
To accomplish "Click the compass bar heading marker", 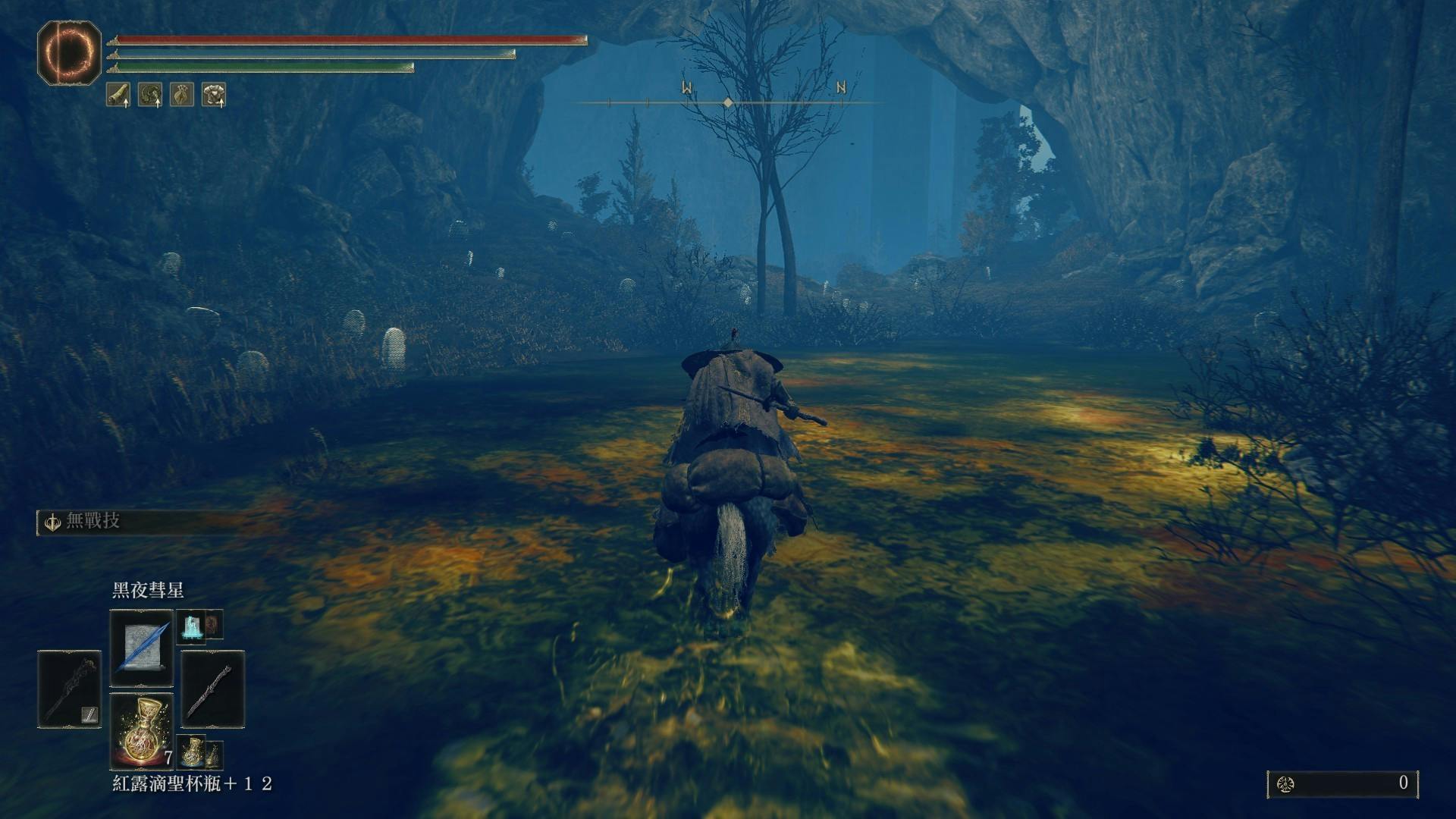I will [728, 102].
